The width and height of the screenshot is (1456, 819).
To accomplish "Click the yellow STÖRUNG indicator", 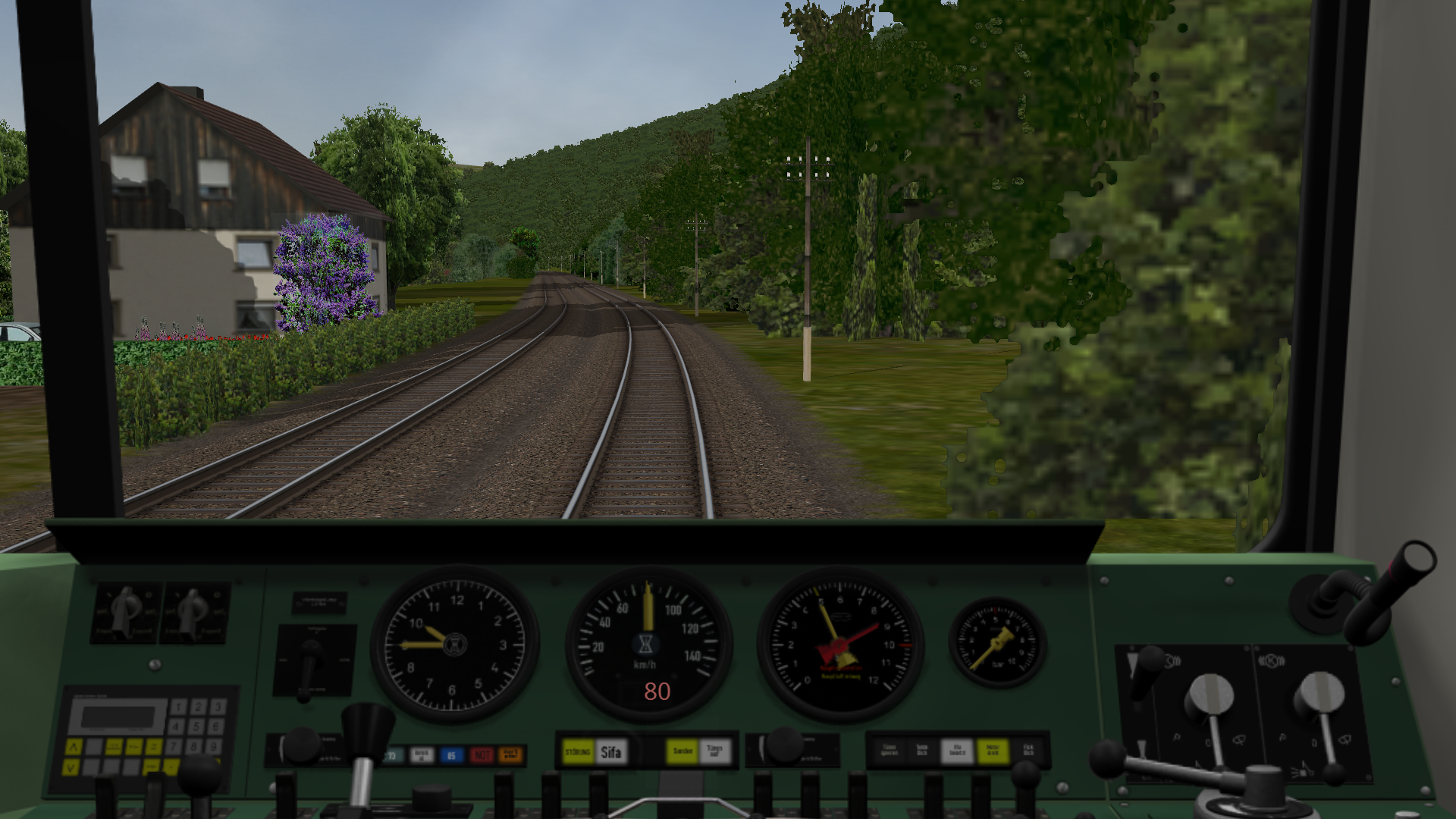I will pyautogui.click(x=578, y=752).
